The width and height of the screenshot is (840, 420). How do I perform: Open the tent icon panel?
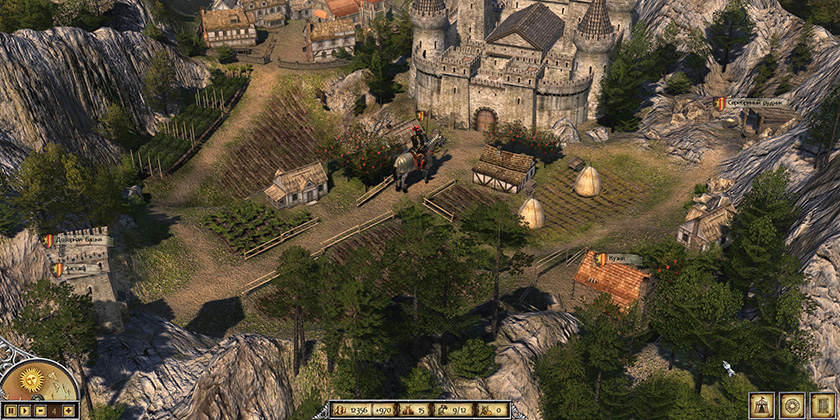click(x=762, y=405)
